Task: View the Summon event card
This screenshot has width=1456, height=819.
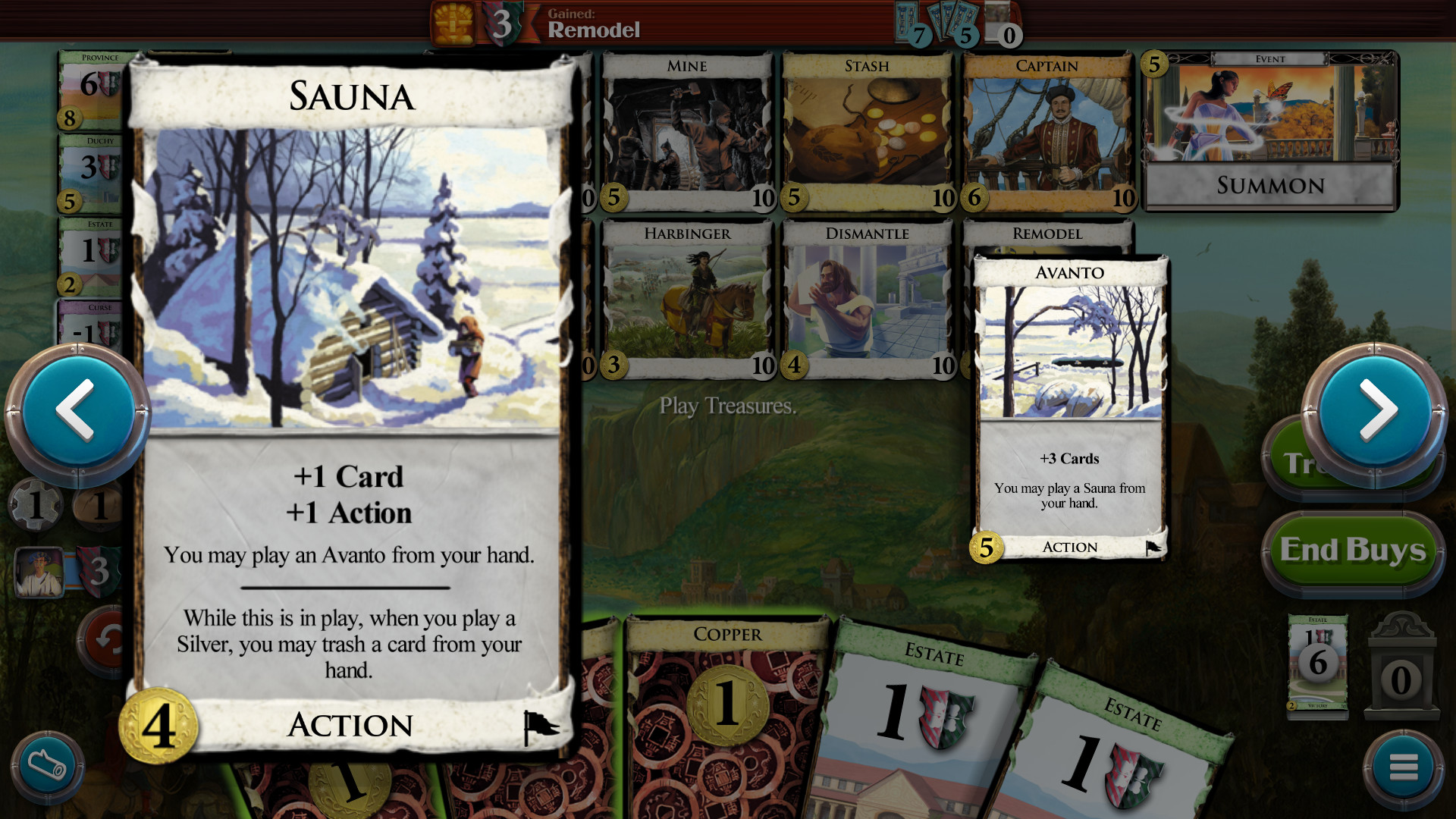Action: 1269,133
